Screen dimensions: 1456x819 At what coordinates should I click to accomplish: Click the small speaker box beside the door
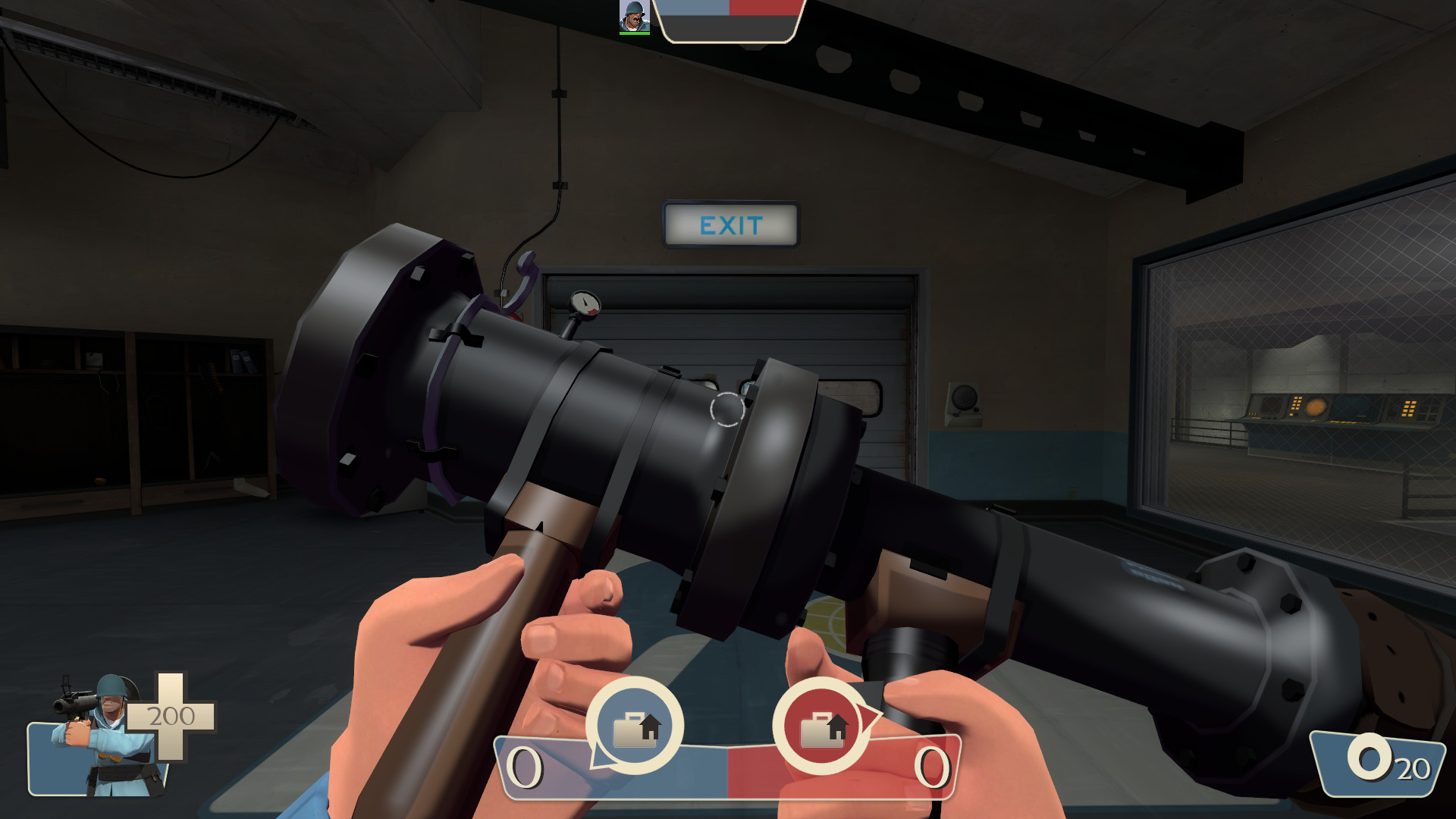click(965, 395)
